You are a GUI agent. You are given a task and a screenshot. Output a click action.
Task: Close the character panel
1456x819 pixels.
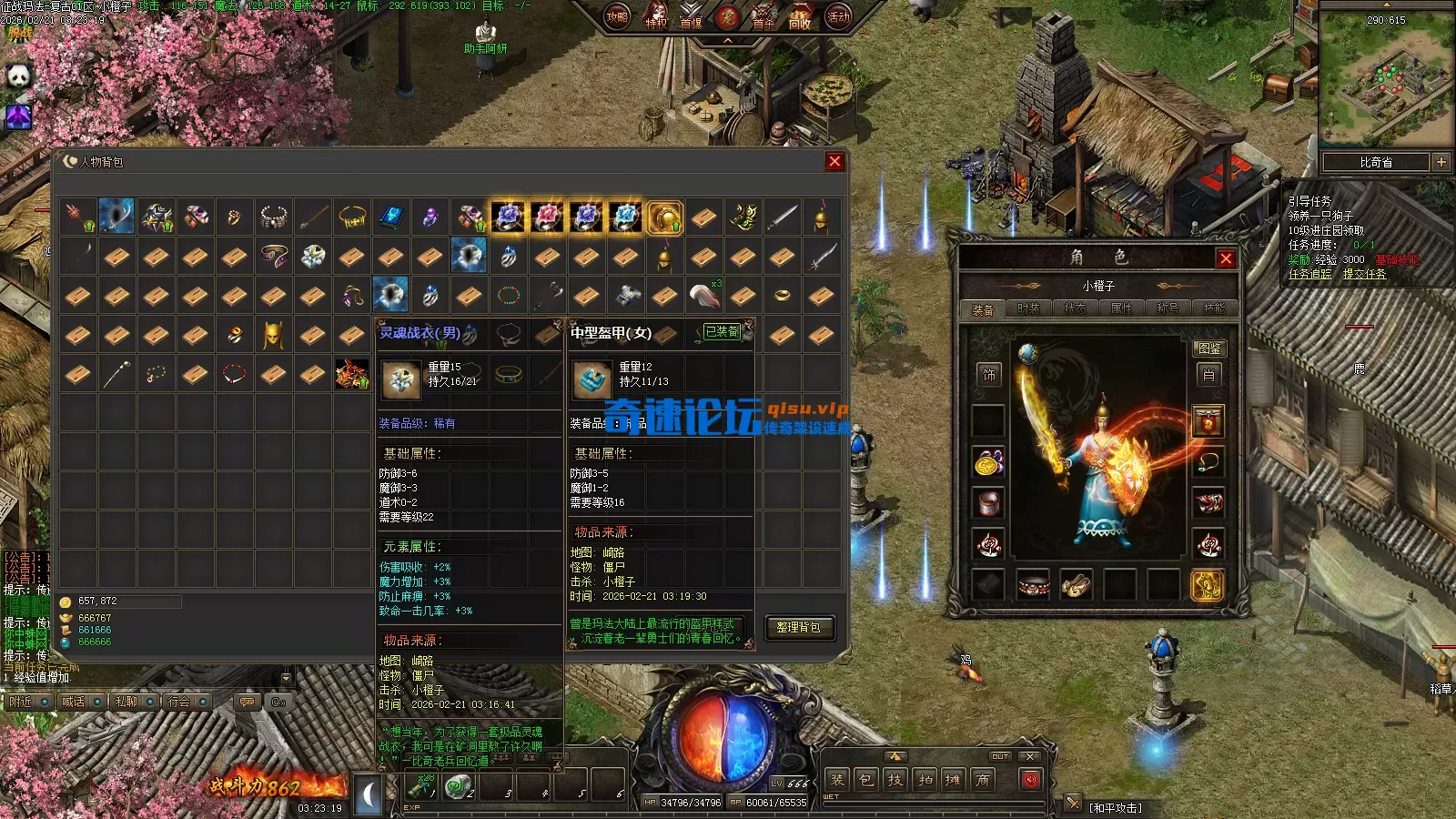point(1226,258)
